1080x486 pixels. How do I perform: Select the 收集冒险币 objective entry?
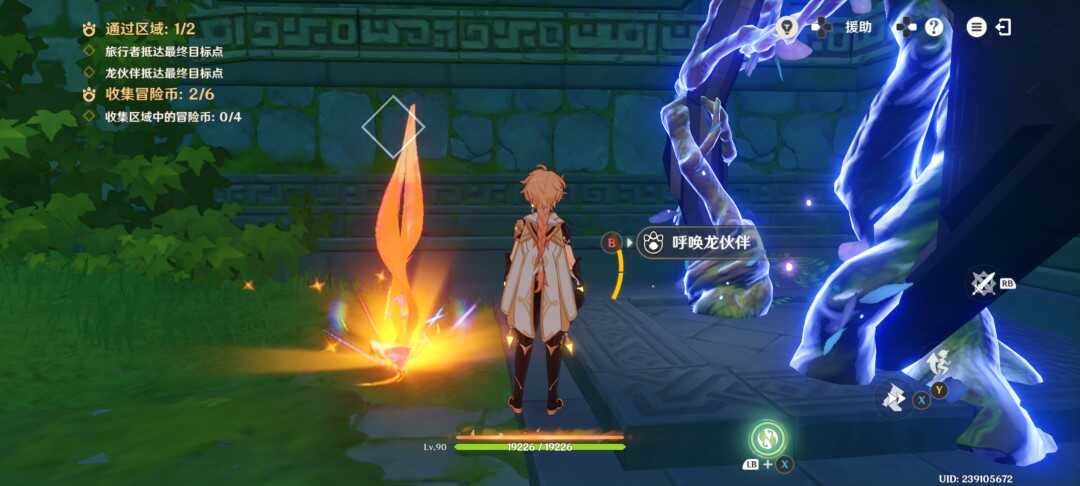(x=160, y=94)
